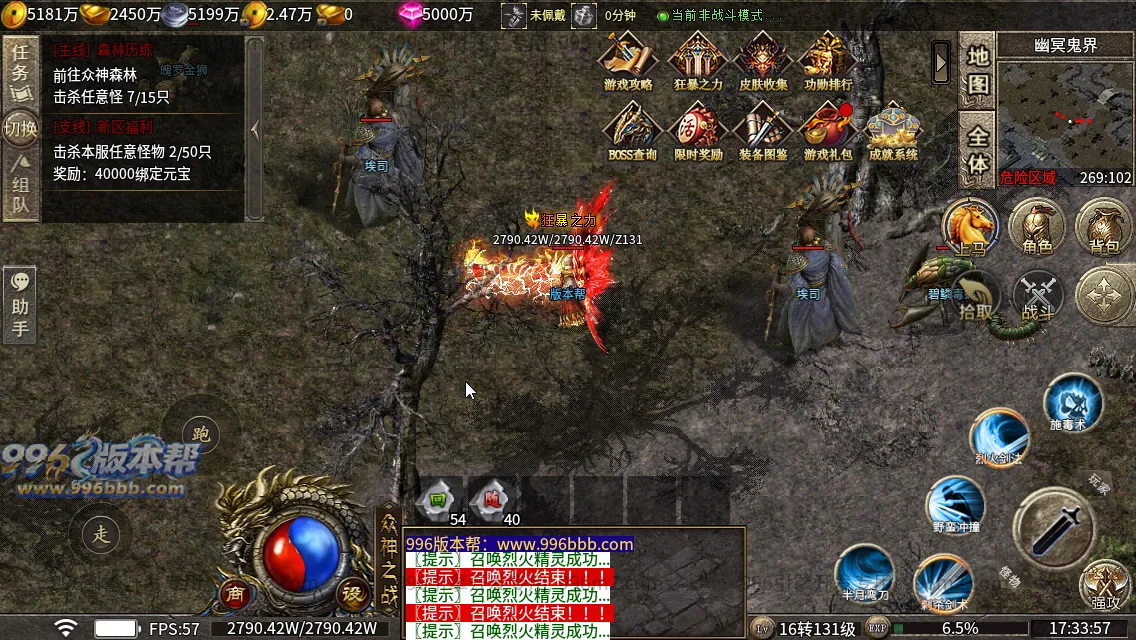Viewport: 1136px width, 640px height.
Task: Open the 狂暴之力 berserk power menu
Action: tap(698, 60)
